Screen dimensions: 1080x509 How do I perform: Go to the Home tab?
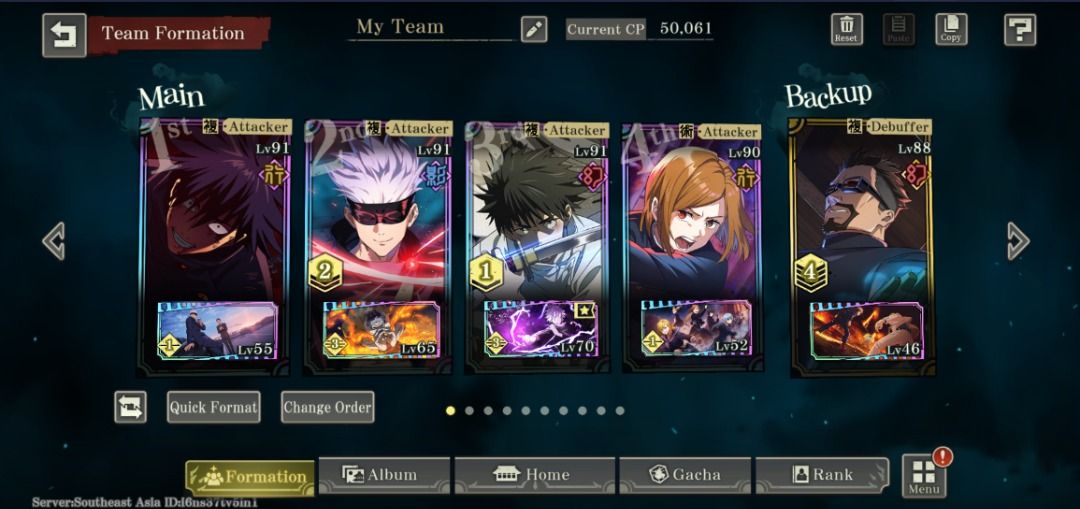533,475
